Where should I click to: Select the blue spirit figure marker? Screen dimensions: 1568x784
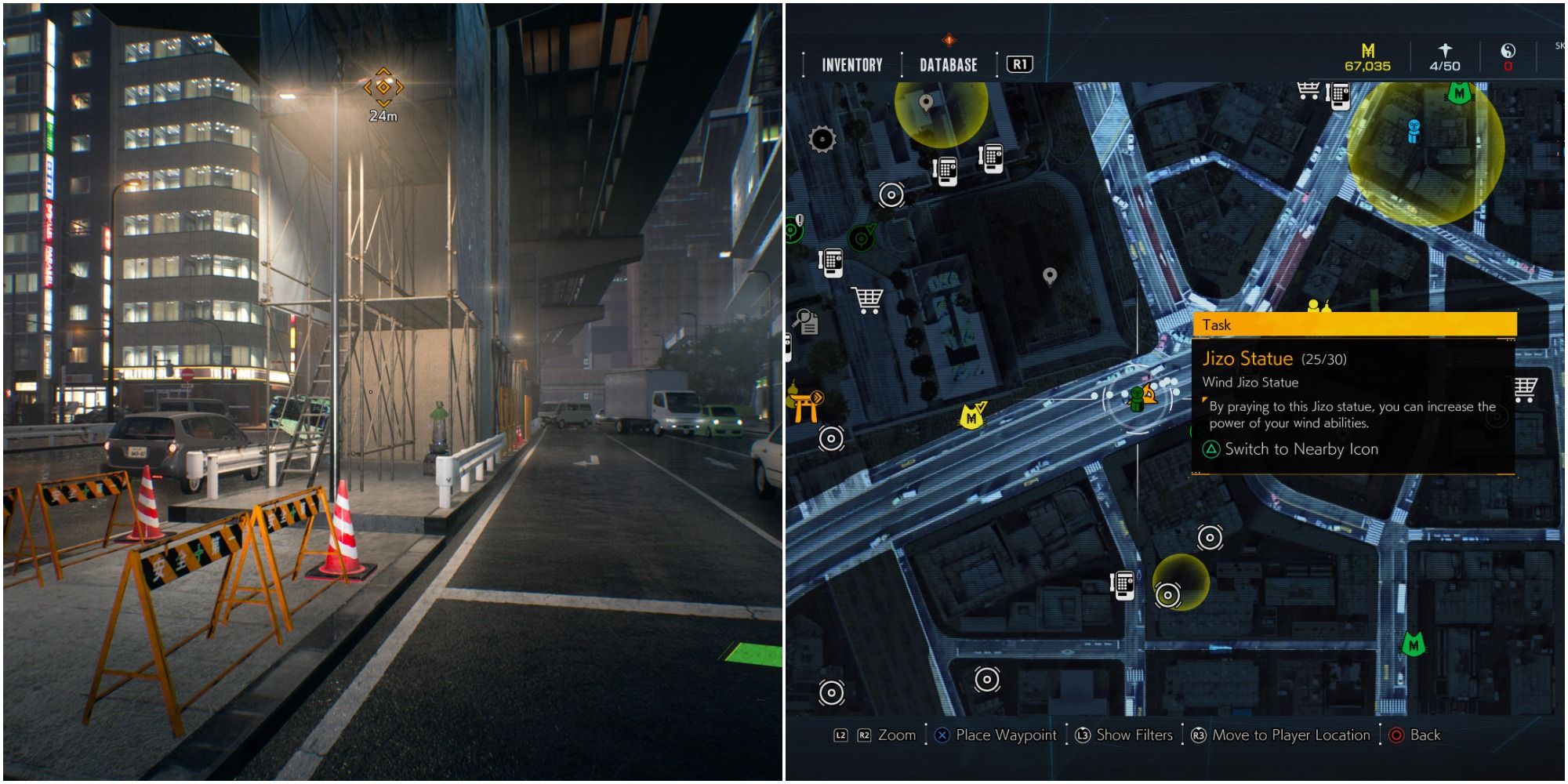pos(1414,130)
